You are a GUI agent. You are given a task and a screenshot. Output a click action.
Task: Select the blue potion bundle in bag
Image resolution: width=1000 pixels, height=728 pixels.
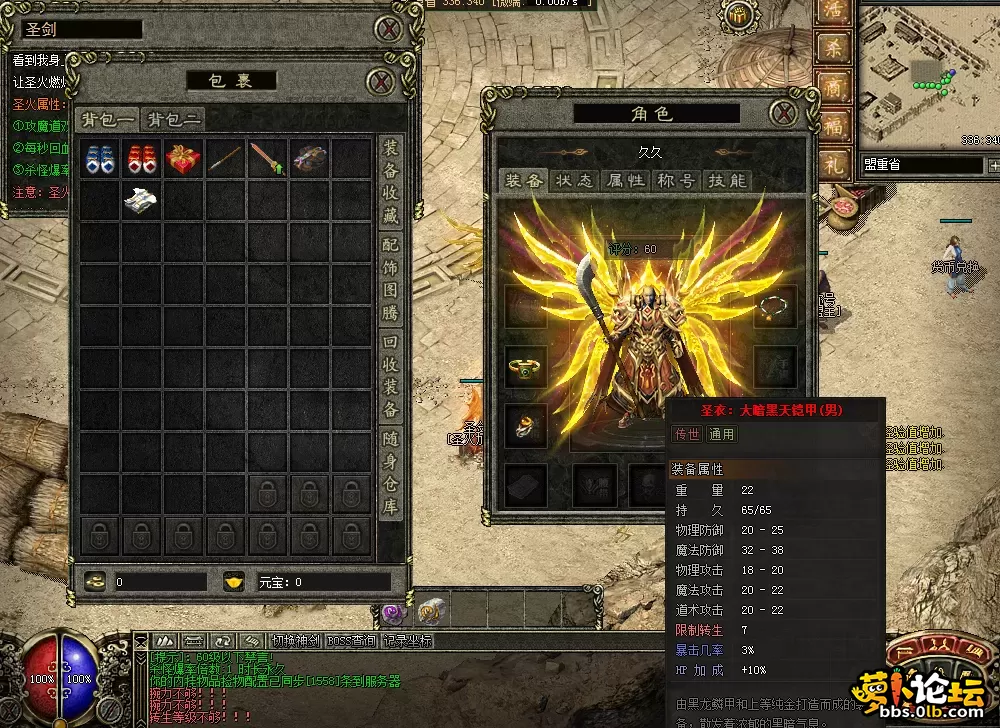click(98, 159)
